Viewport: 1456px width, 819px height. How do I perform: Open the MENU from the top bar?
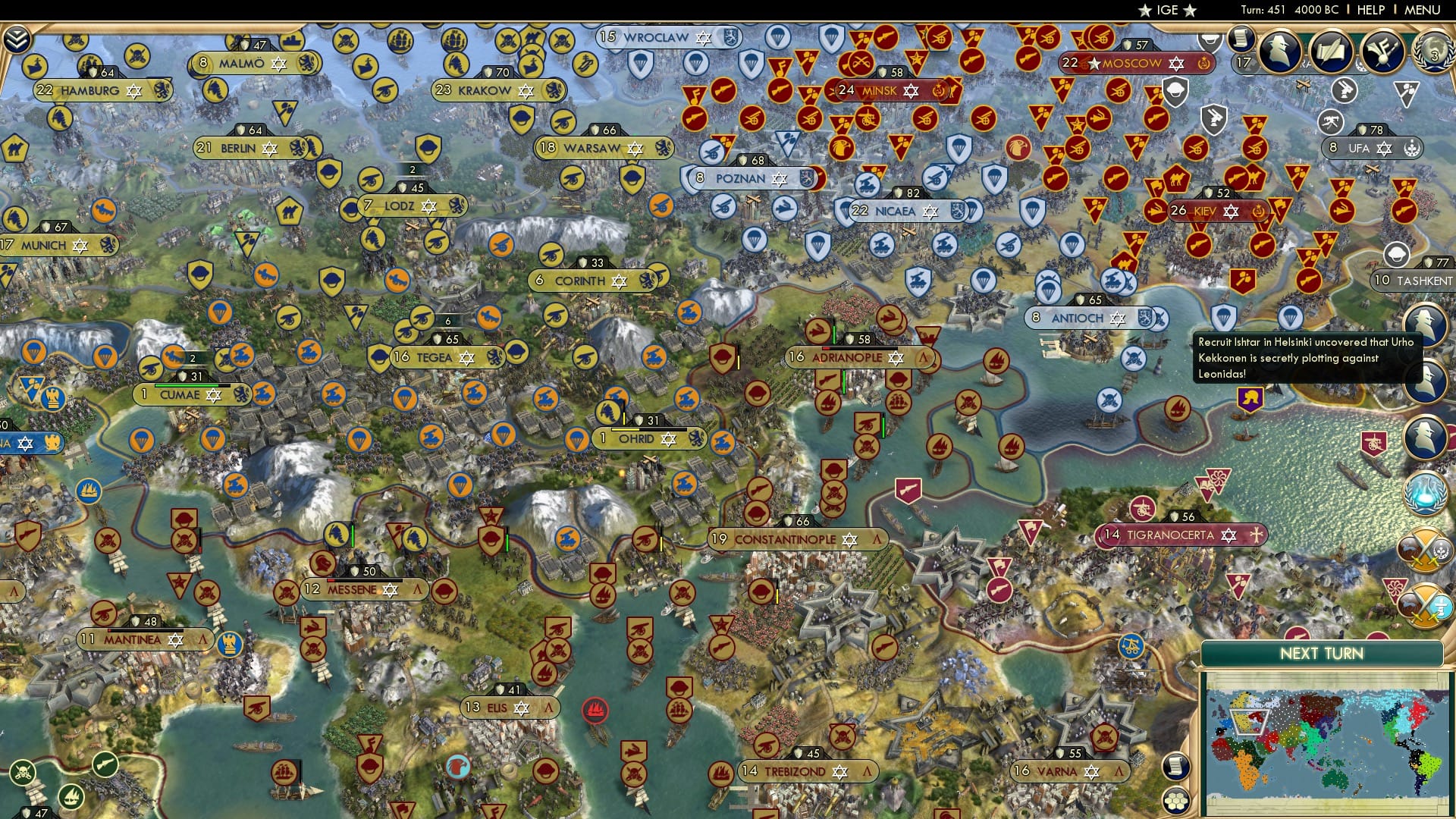click(x=1423, y=10)
